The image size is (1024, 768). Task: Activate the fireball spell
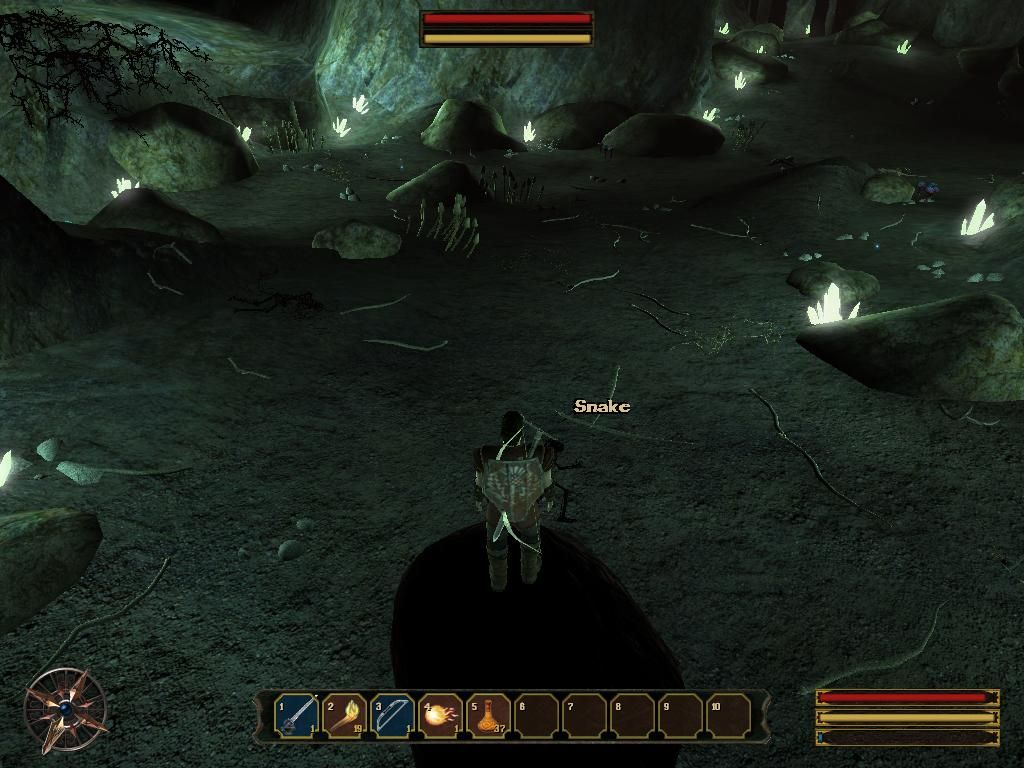pos(440,716)
